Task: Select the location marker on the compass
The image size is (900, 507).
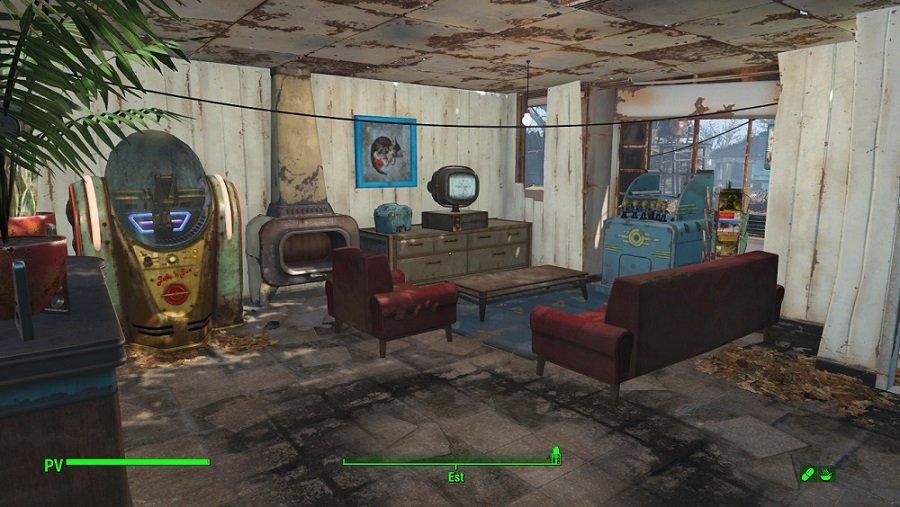Action: coord(554,456)
